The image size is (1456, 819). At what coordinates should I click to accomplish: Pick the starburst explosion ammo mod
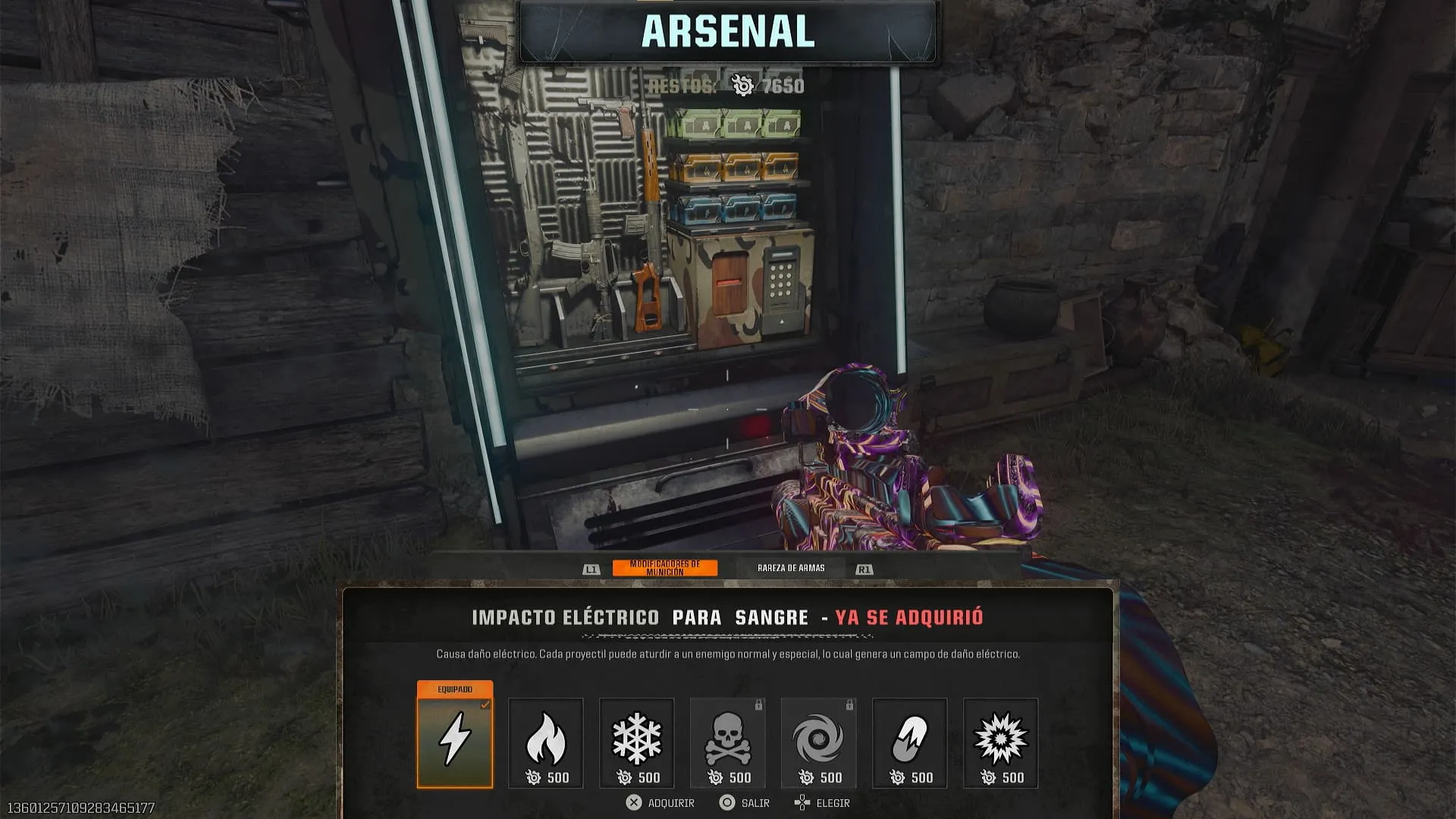1001,742
